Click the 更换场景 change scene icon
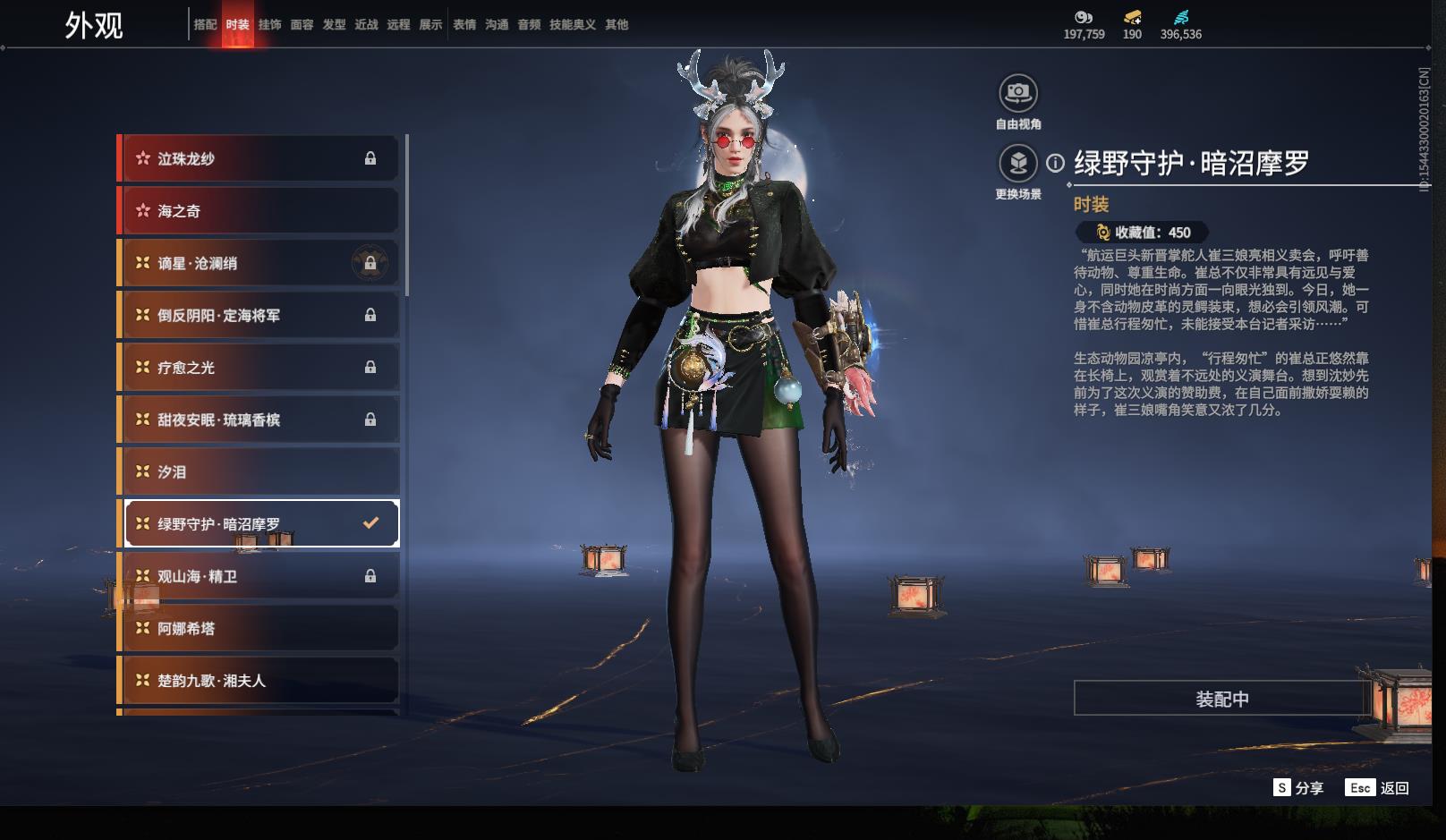This screenshot has width=1446, height=840. coord(1018,164)
